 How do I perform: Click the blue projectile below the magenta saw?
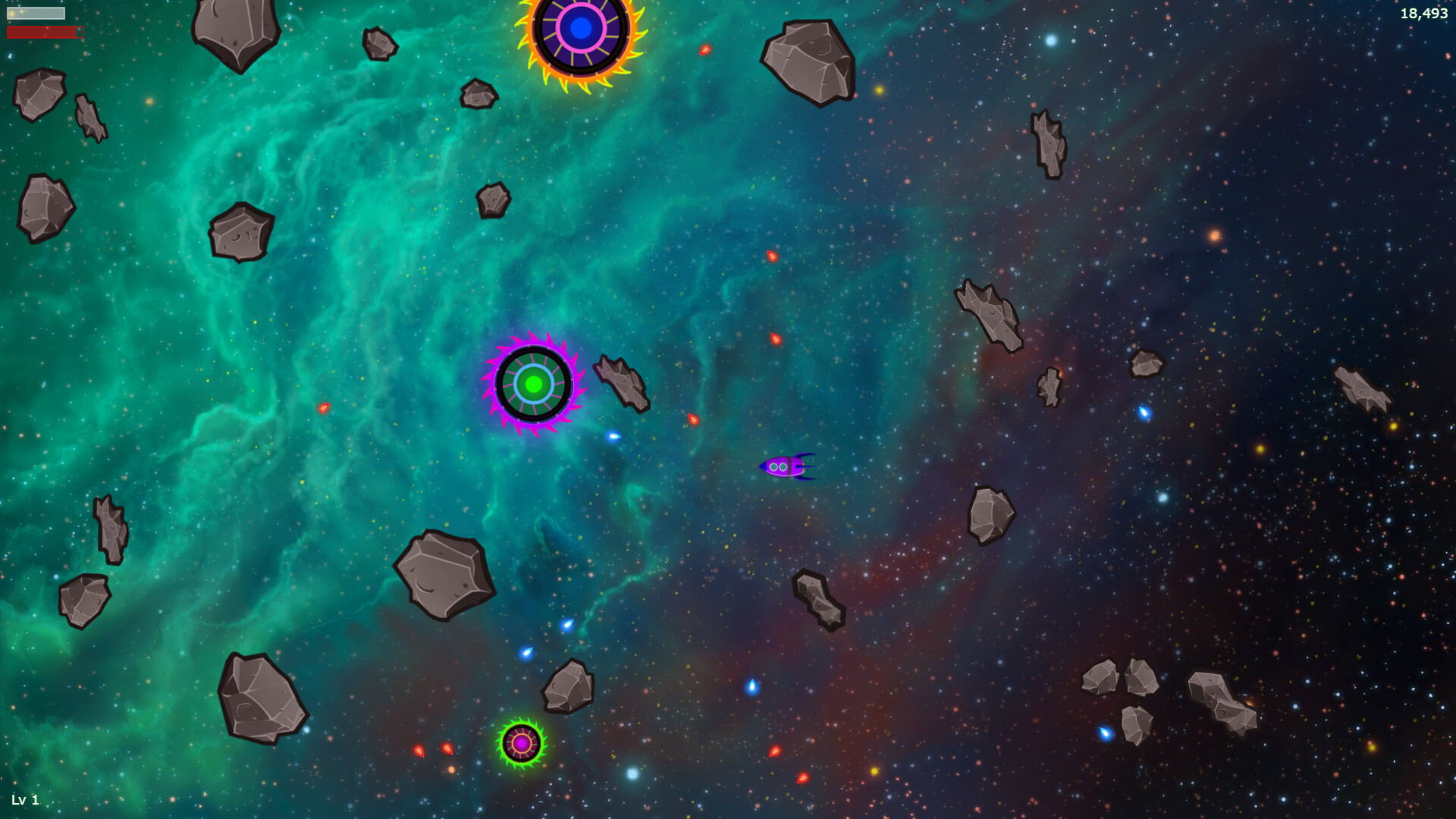pos(614,436)
